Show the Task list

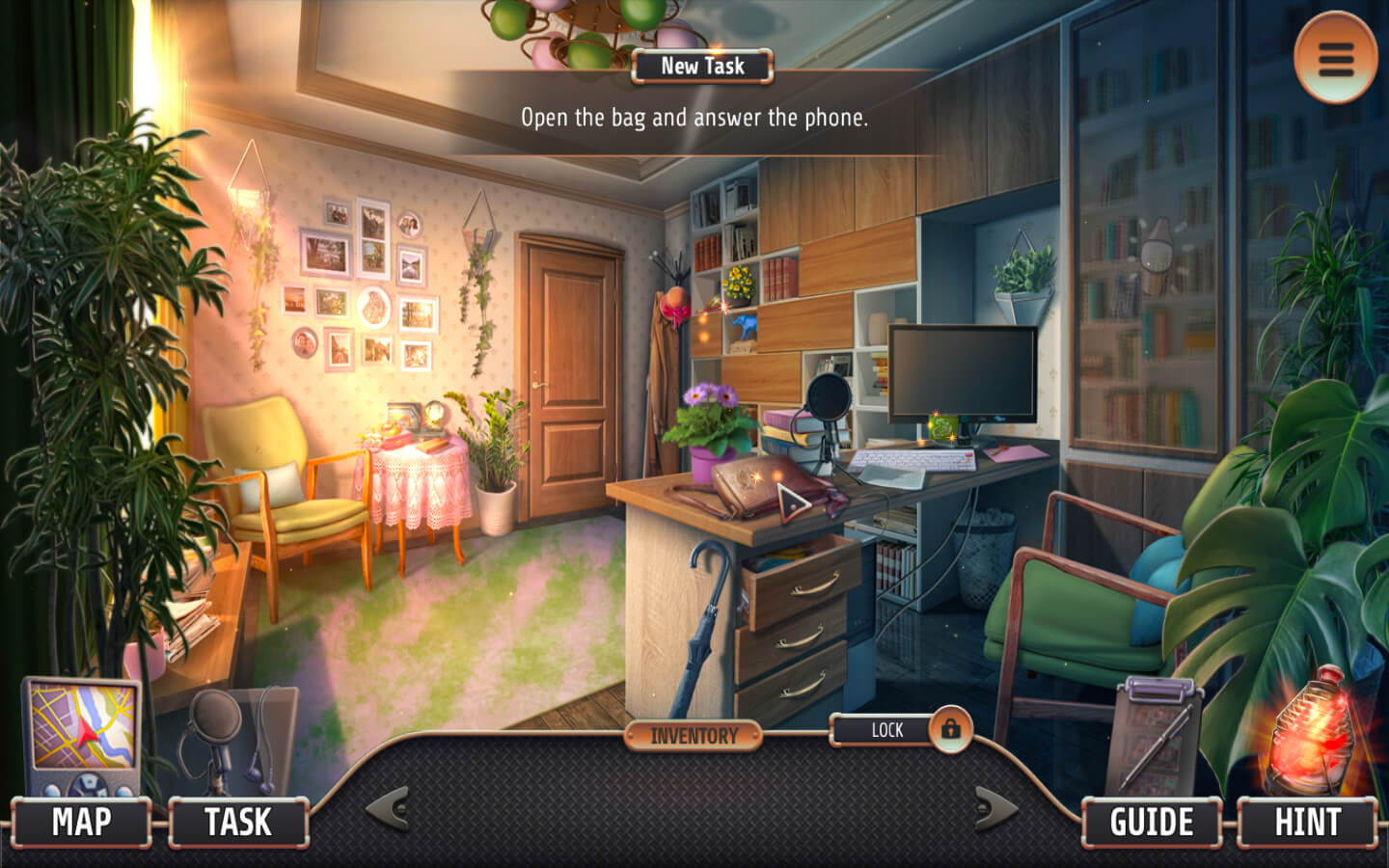click(238, 822)
